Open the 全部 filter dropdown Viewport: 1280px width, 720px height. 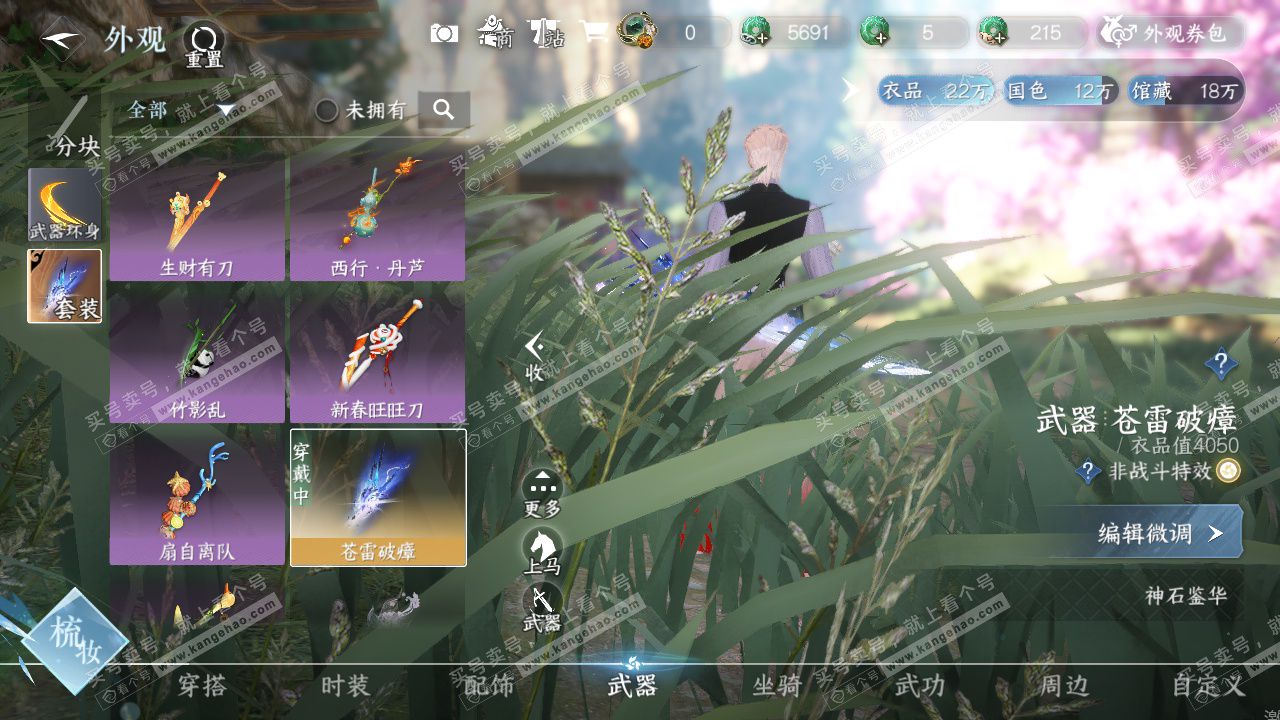tap(180, 110)
